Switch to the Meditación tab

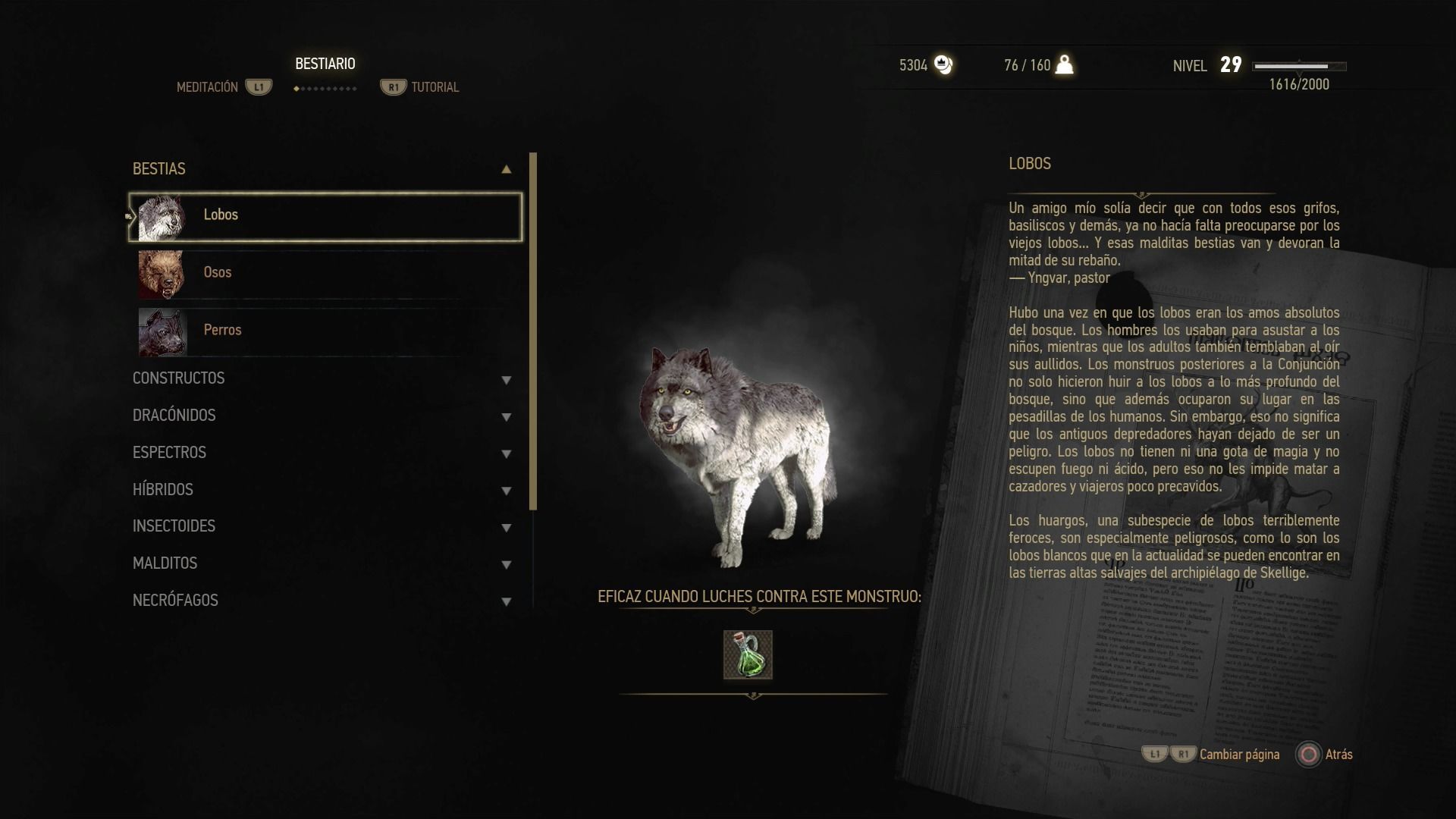pos(208,87)
